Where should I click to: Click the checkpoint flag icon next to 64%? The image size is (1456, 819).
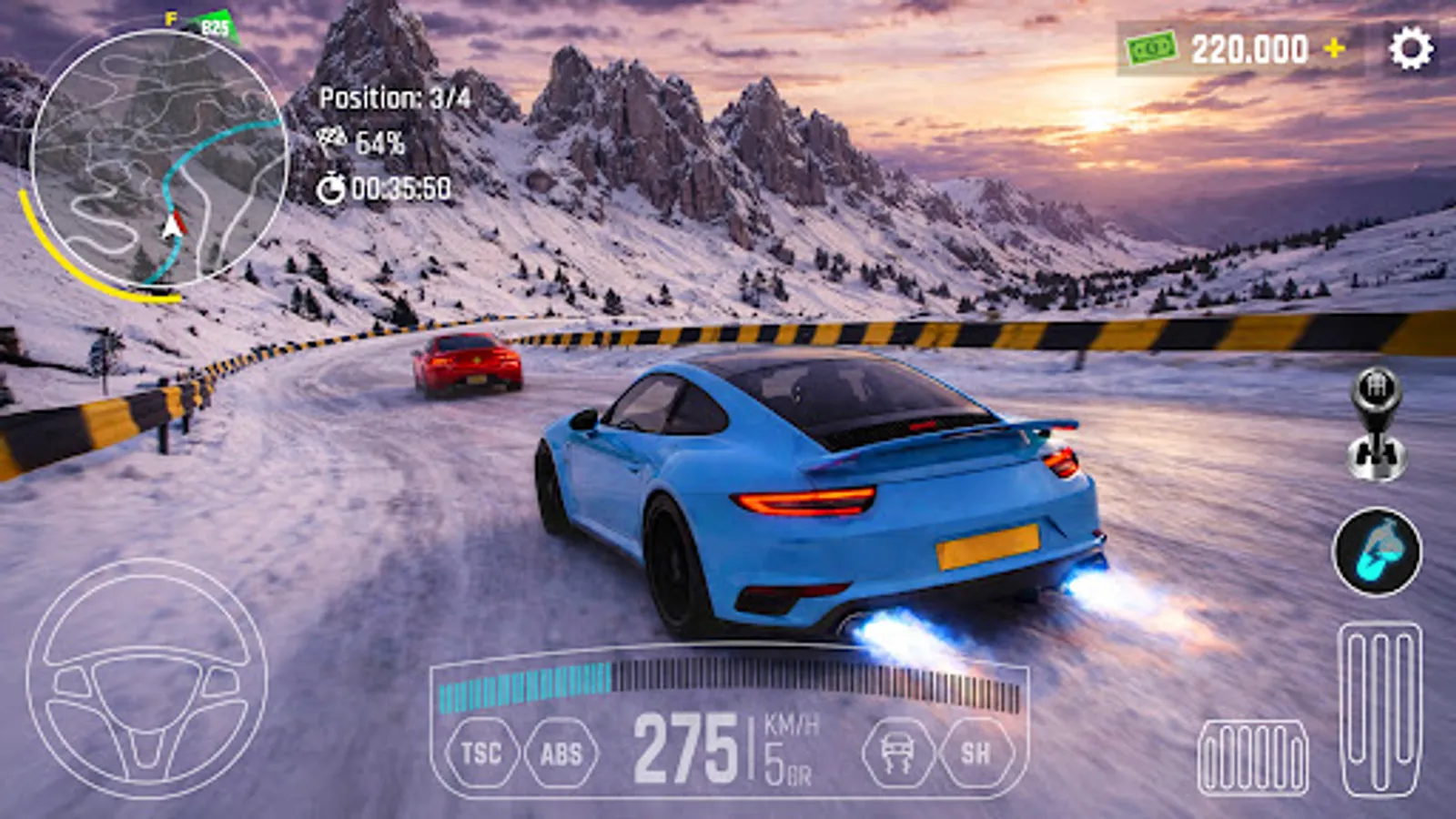(x=335, y=138)
